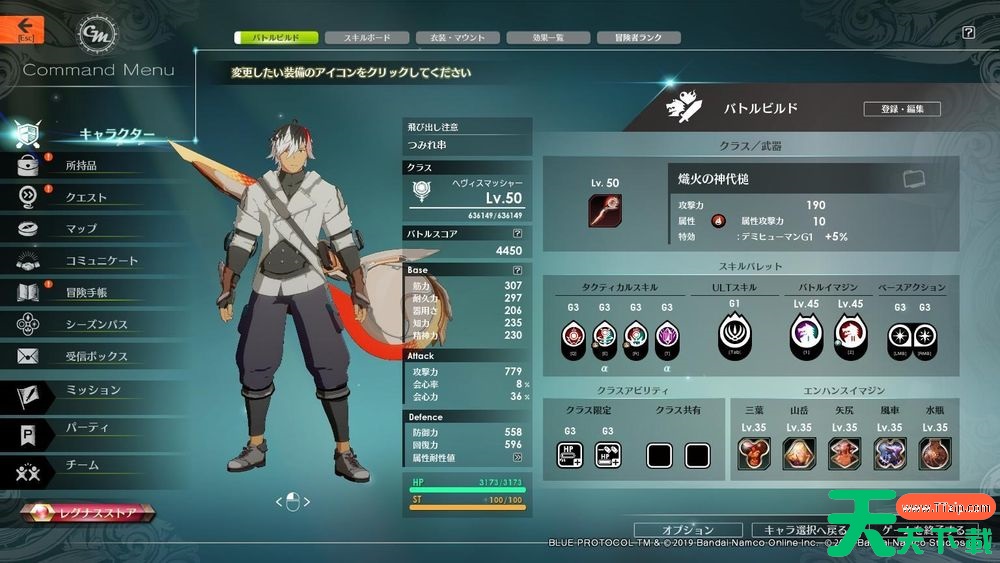Click the help question mark icon
Screen dimensions: 1000x563
[x=968, y=33]
